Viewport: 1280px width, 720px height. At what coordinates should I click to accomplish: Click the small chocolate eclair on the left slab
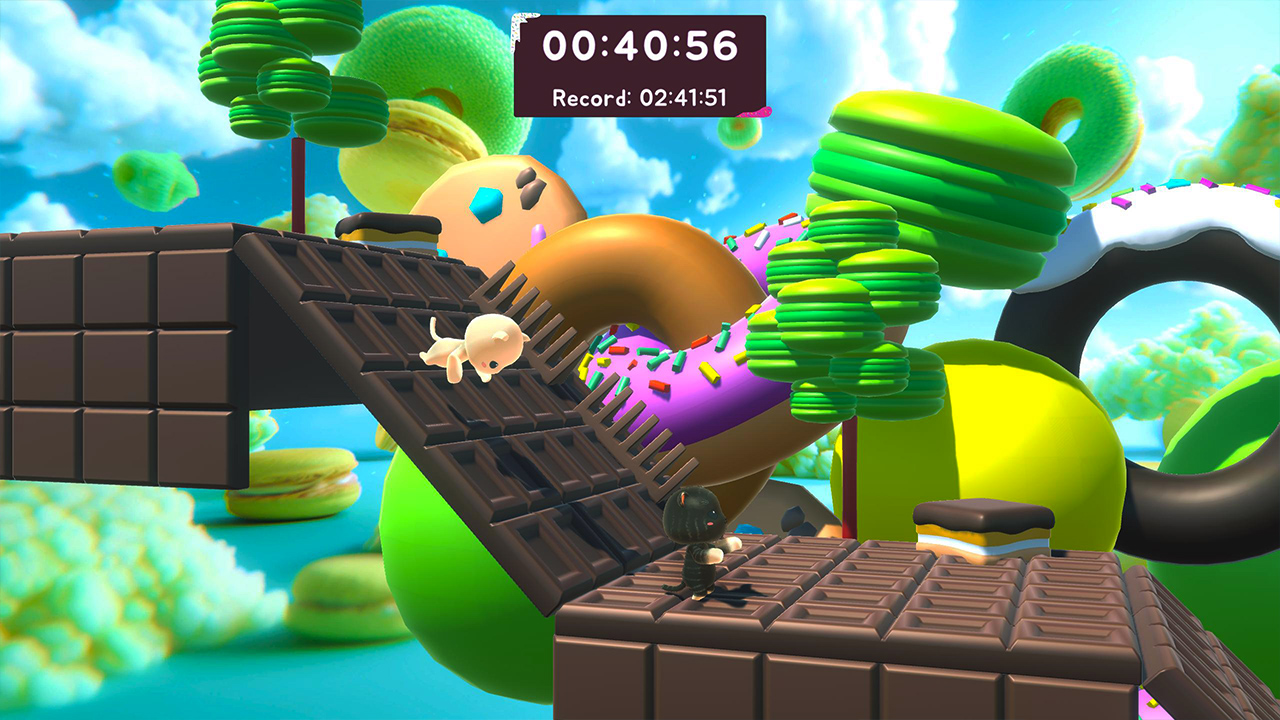click(x=390, y=225)
